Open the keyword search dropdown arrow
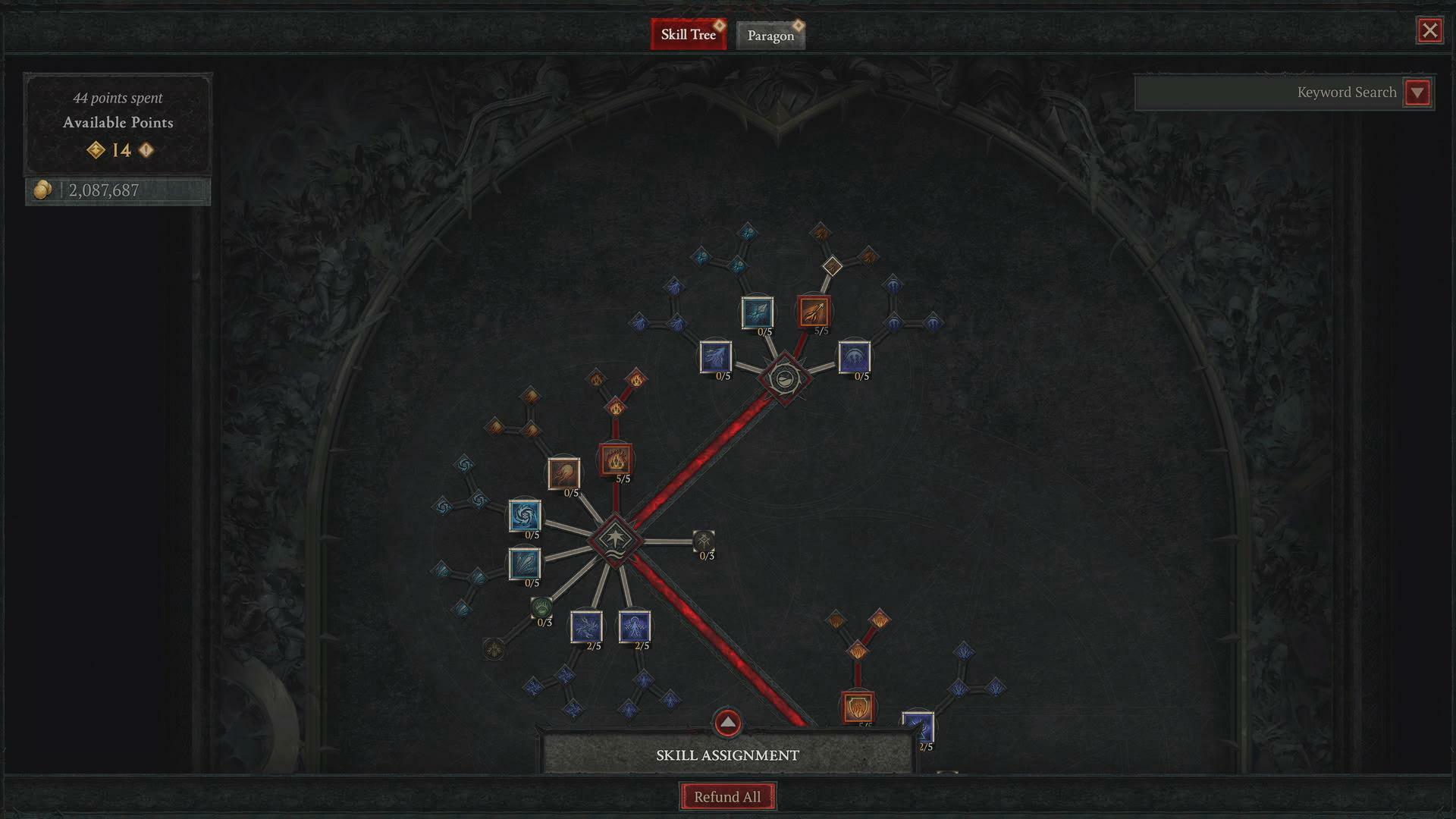1456x819 pixels. coord(1417,93)
